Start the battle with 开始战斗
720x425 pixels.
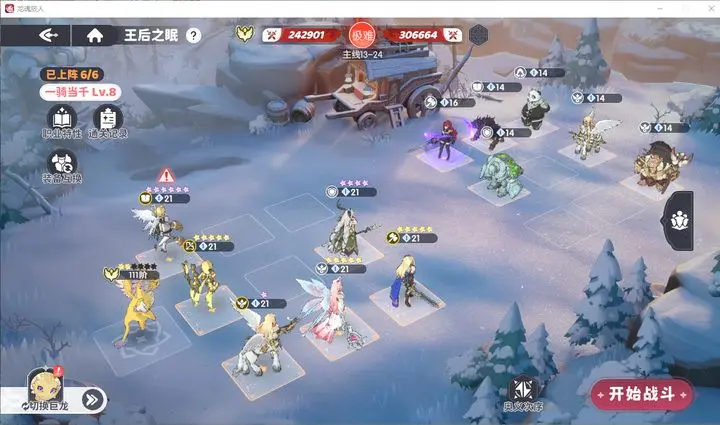pos(642,394)
